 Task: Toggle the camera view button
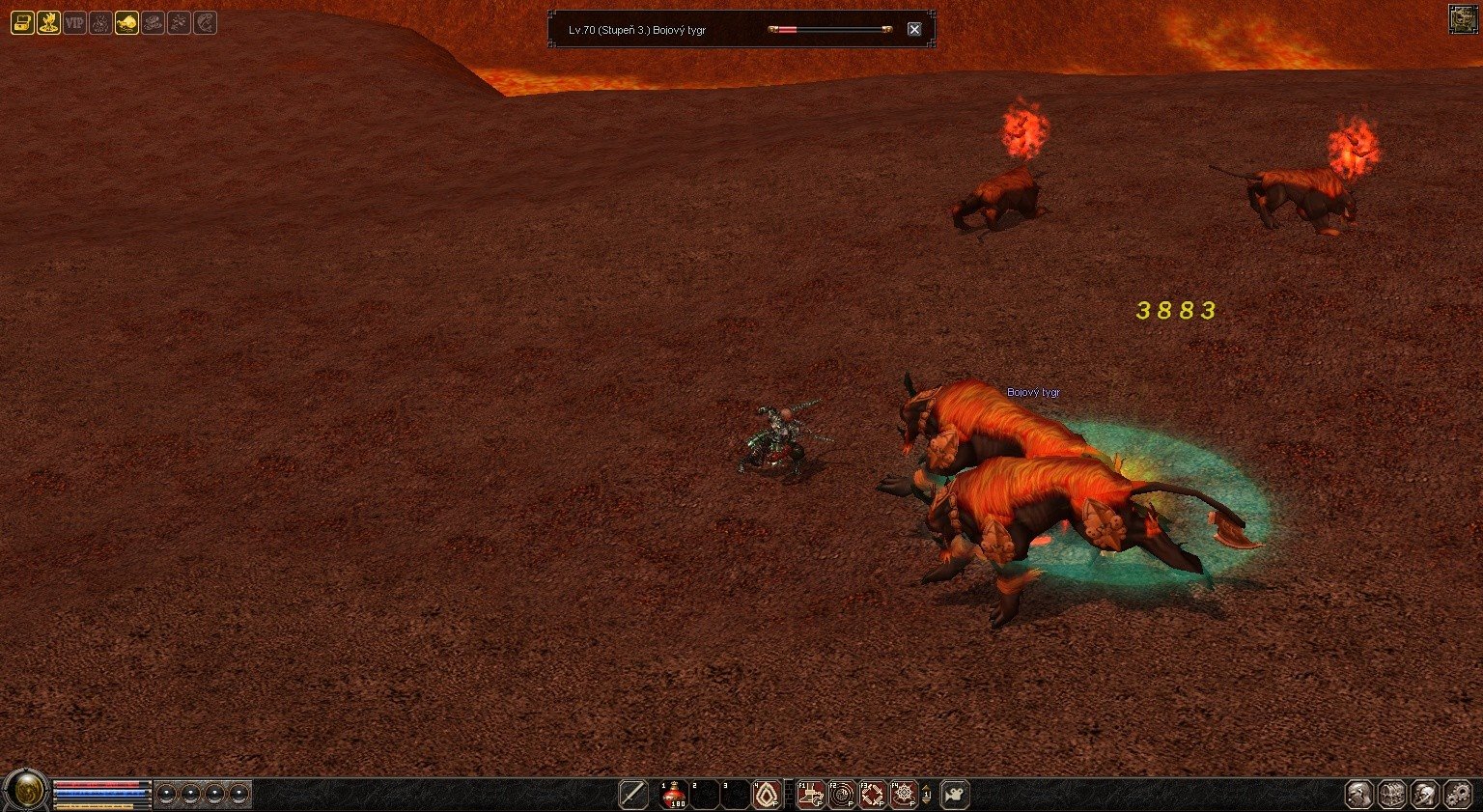(955, 794)
